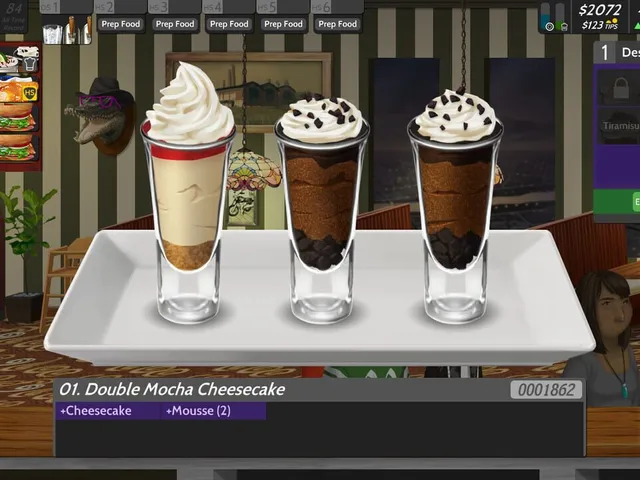Click Prep Food under holding station 5

[x=284, y=24]
